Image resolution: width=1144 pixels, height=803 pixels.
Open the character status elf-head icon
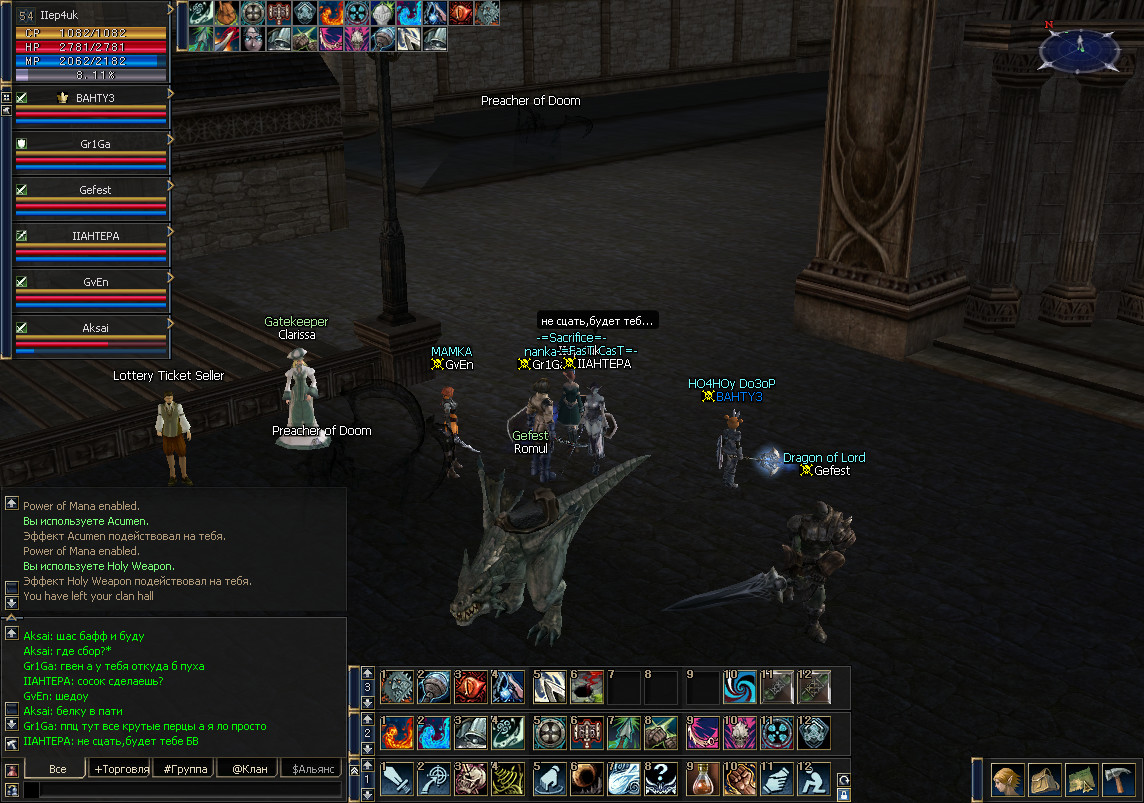pyautogui.click(x=1006, y=779)
